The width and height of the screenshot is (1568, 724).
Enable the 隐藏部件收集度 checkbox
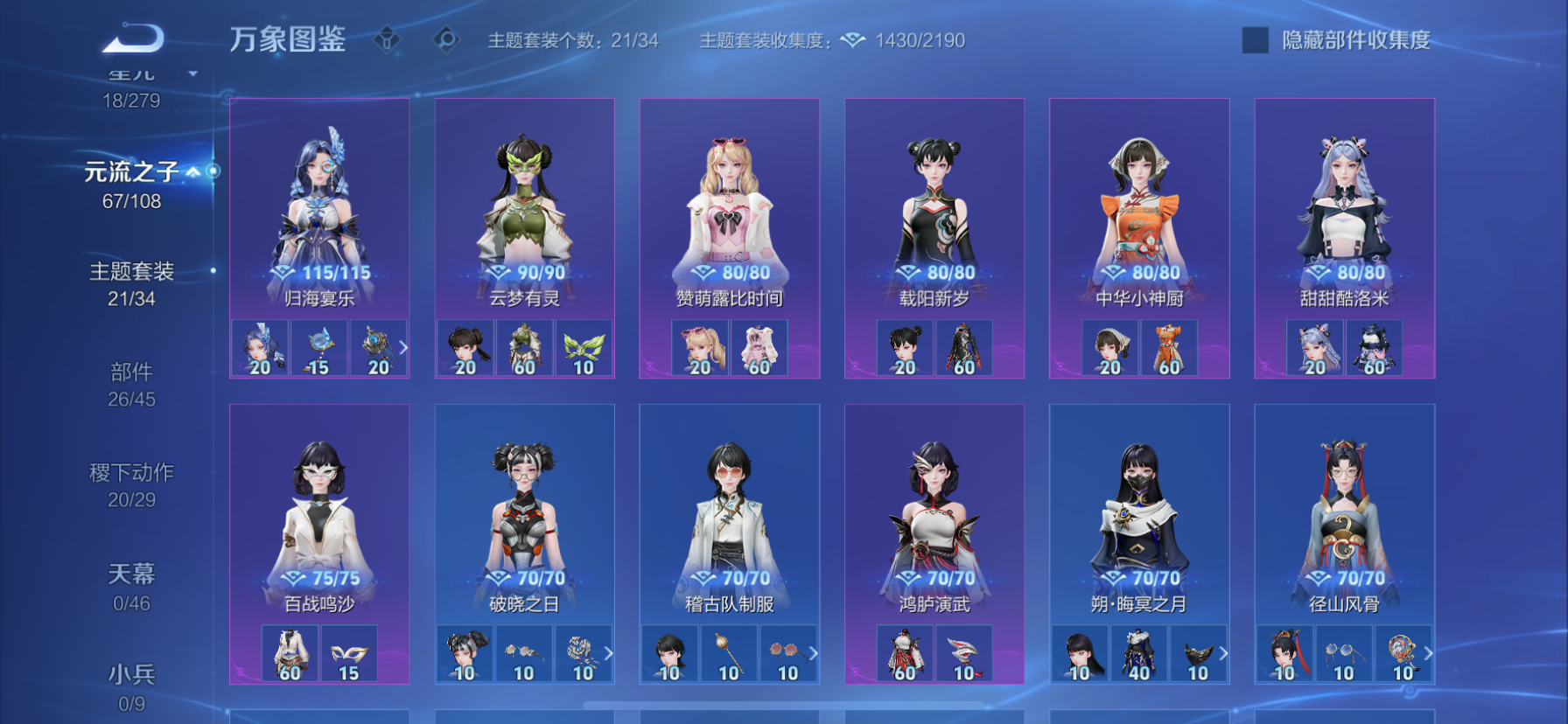[1255, 38]
